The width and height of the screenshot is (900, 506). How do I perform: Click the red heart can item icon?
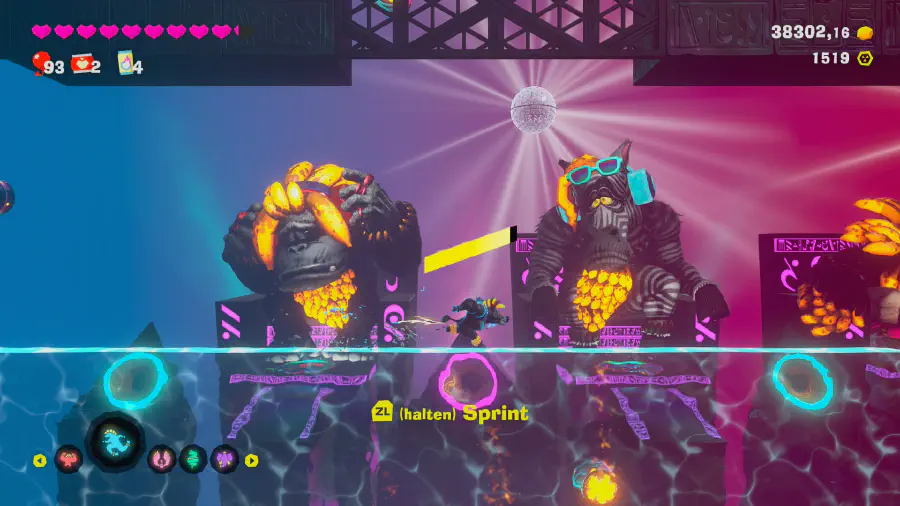pyautogui.click(x=82, y=64)
